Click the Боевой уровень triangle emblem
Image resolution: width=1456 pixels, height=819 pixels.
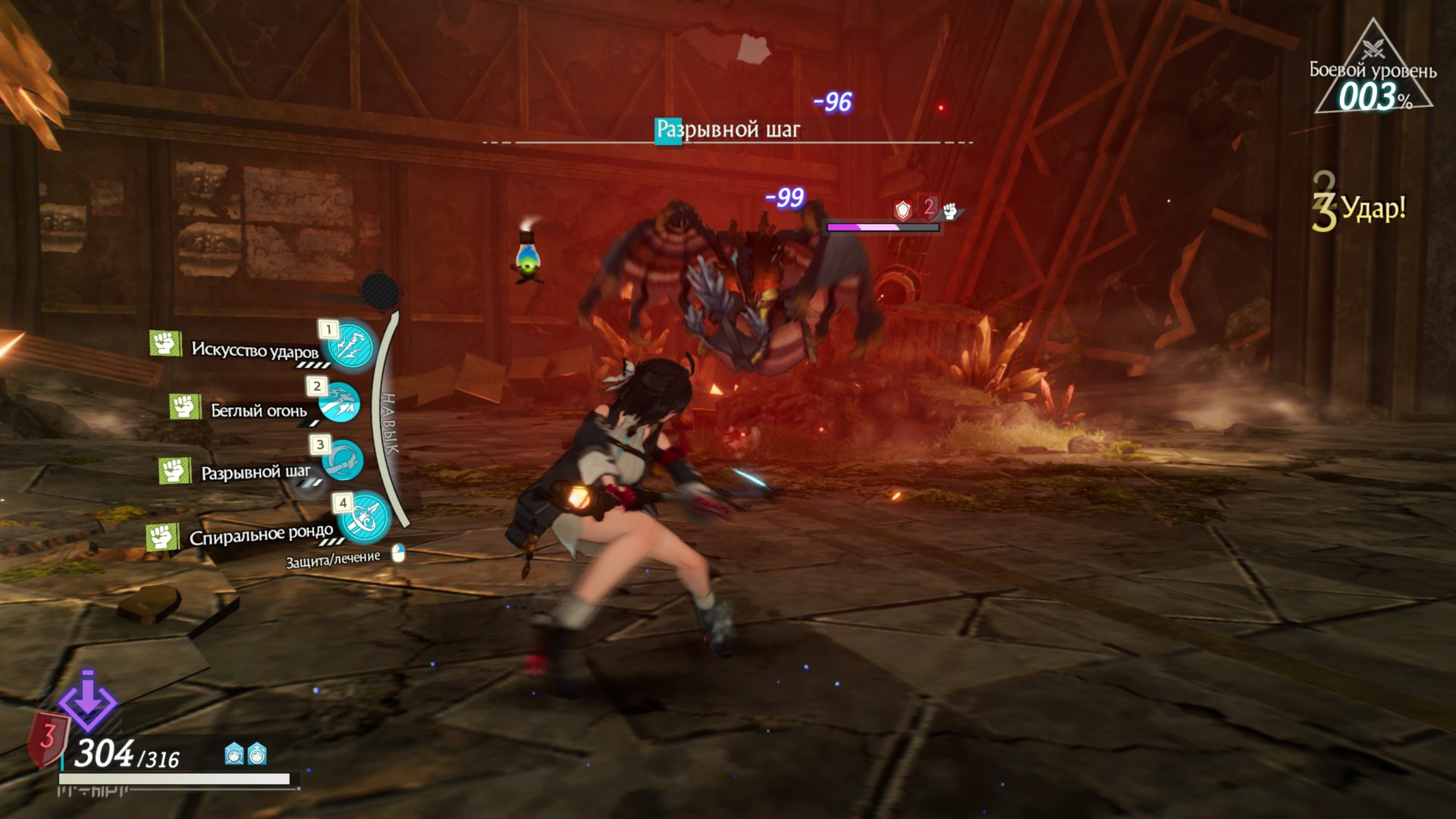(x=1373, y=72)
